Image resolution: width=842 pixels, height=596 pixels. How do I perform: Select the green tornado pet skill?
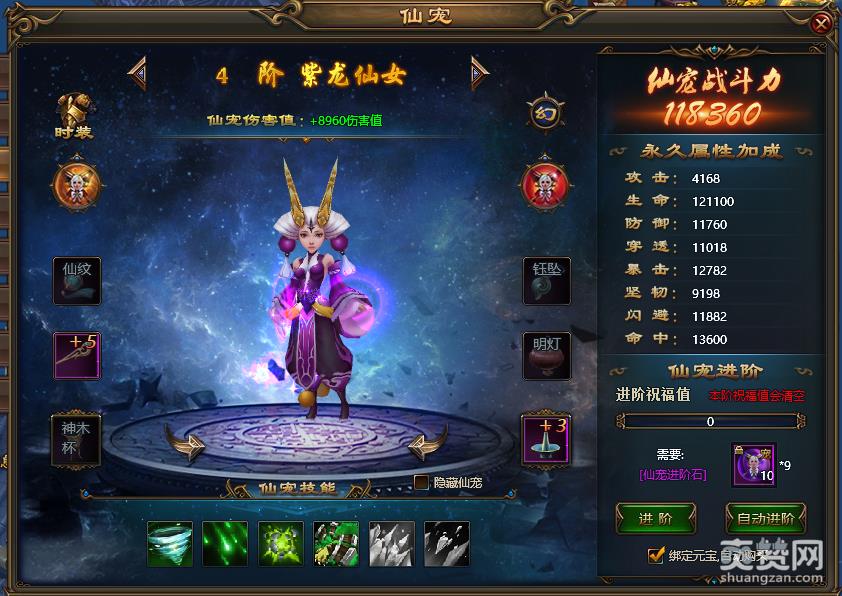(169, 543)
